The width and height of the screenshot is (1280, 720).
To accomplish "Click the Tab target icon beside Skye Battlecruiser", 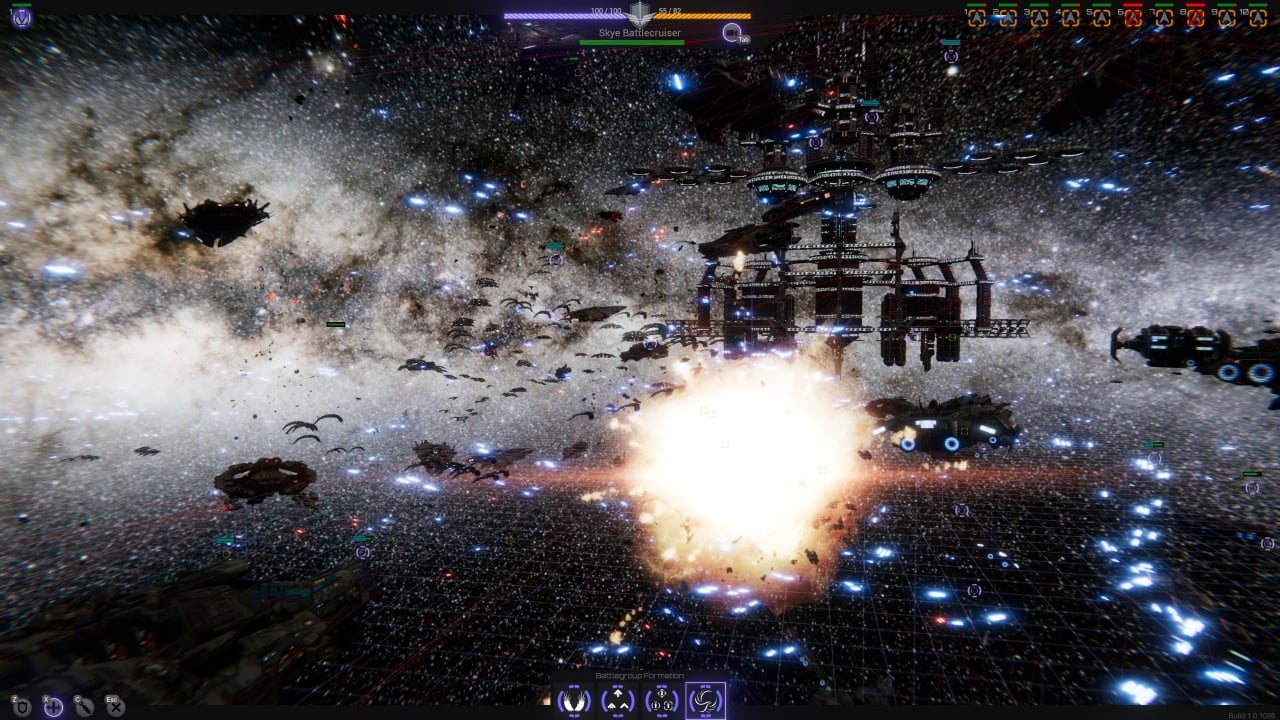I will pyautogui.click(x=733, y=33).
